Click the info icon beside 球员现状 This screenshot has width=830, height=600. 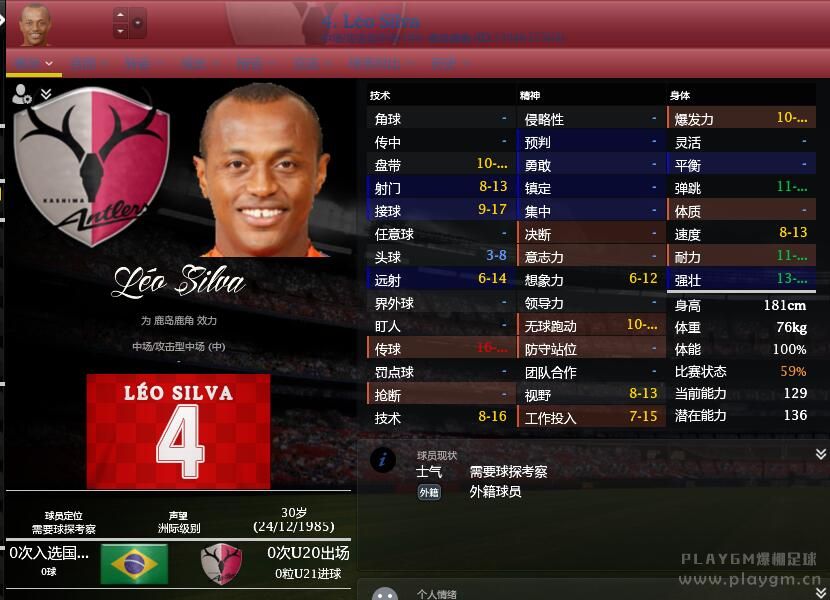(x=383, y=459)
